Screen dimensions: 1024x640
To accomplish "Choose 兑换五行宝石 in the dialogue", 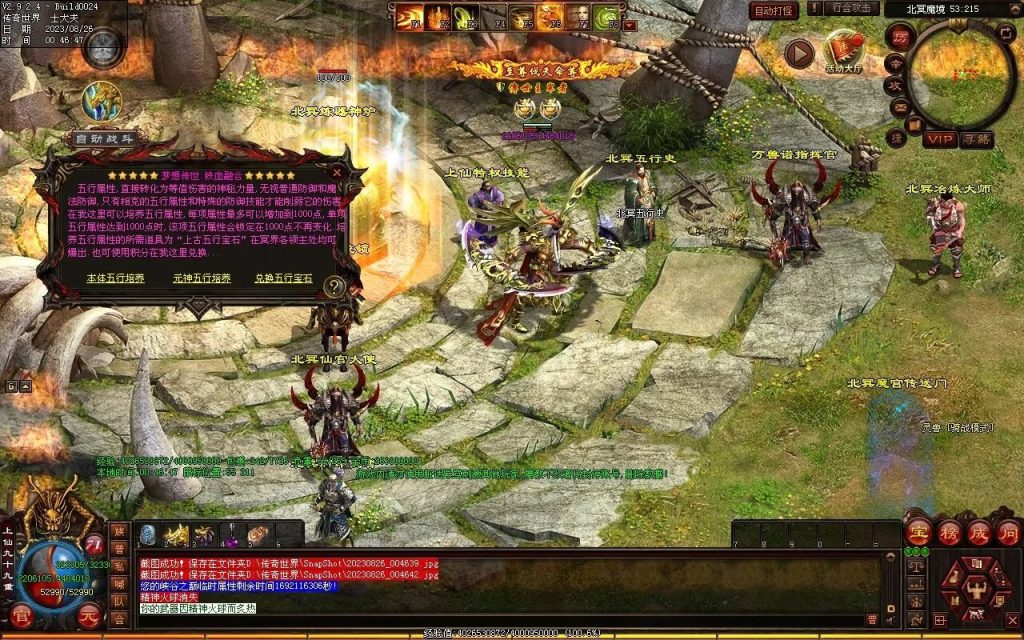I will point(283,278).
